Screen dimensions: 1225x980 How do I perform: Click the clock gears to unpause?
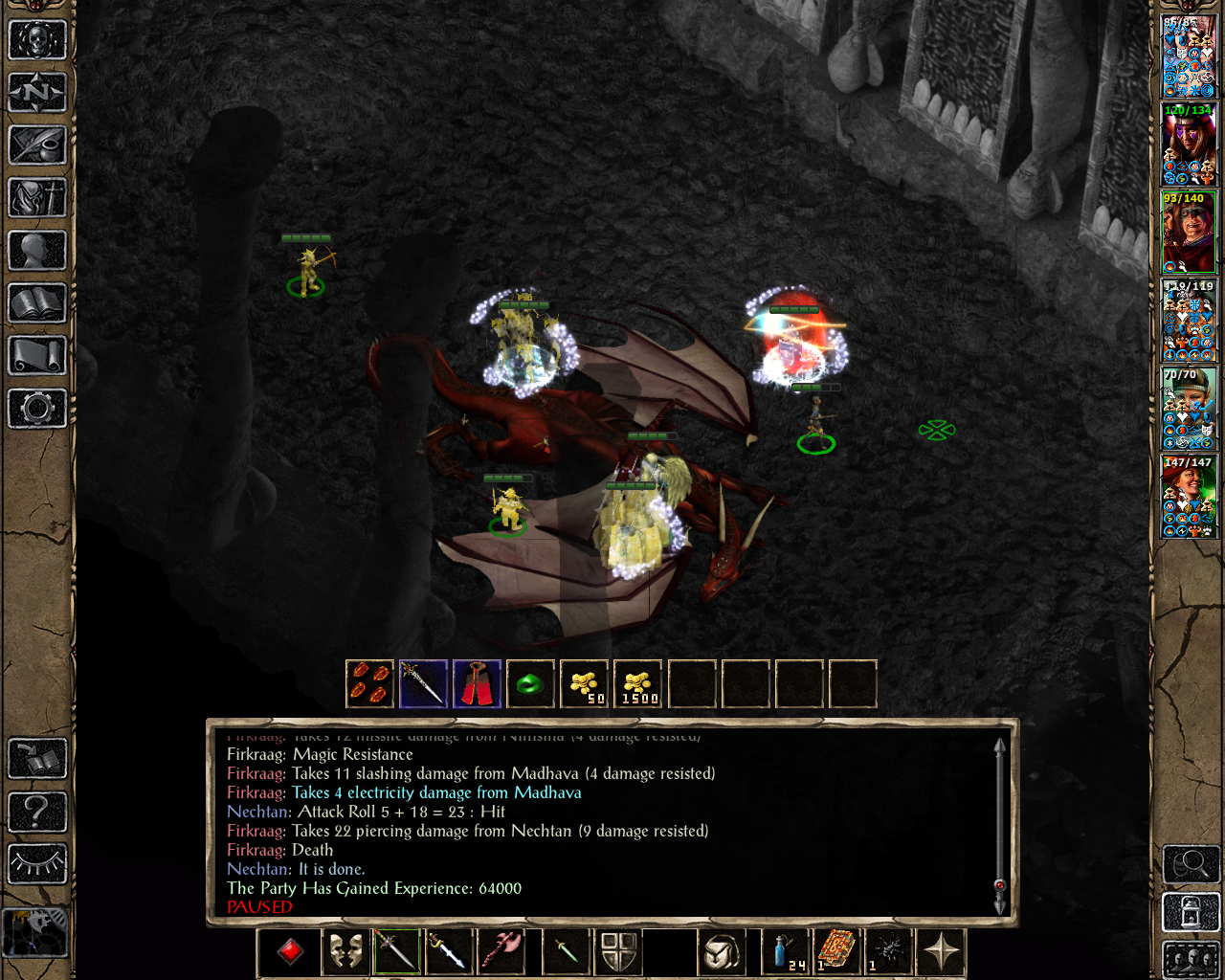pos(35,931)
